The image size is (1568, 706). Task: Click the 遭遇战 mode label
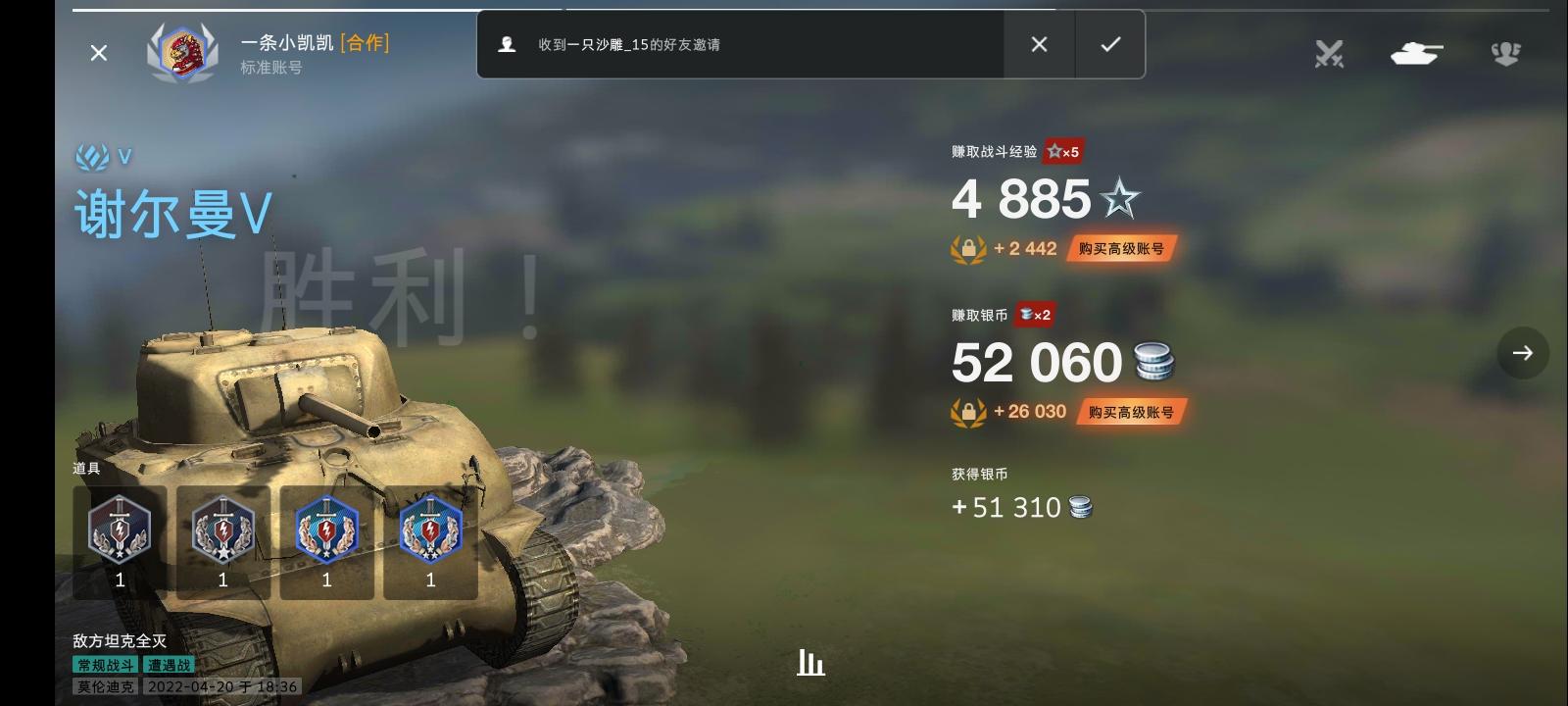tap(170, 663)
